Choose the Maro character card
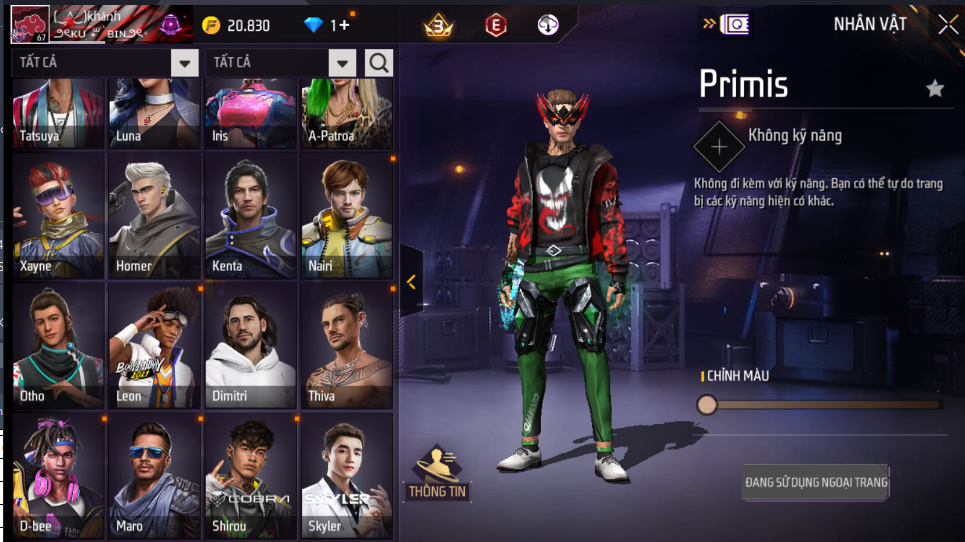 154,475
